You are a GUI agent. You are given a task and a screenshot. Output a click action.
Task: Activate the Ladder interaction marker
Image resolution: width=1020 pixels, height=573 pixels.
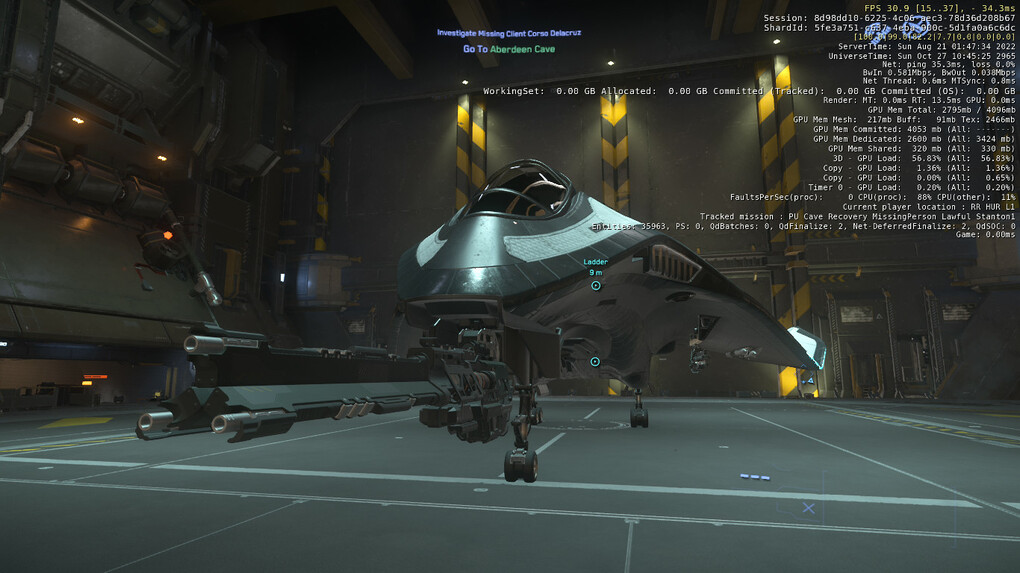(596, 286)
